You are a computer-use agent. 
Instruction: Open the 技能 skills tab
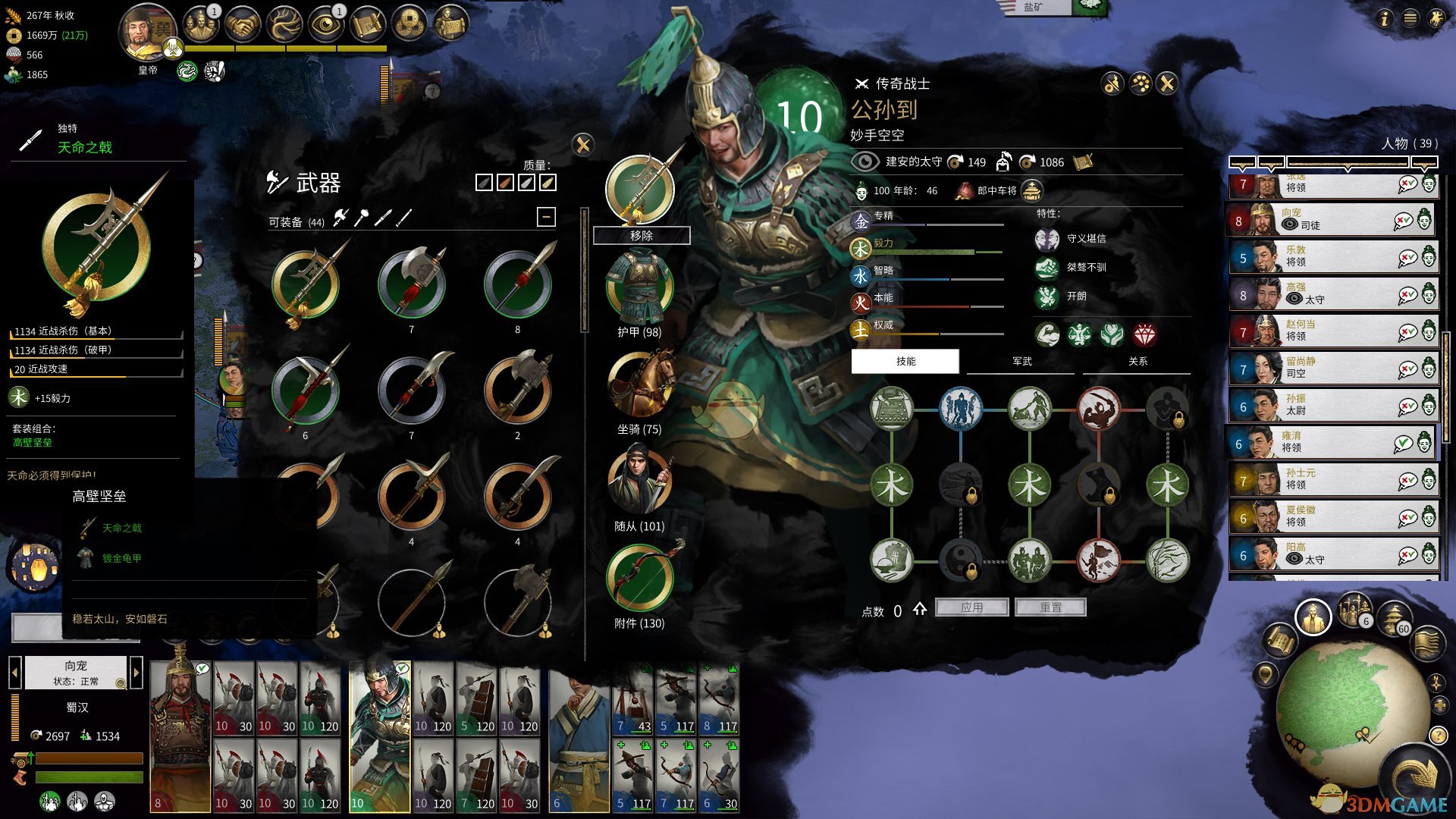[905, 362]
